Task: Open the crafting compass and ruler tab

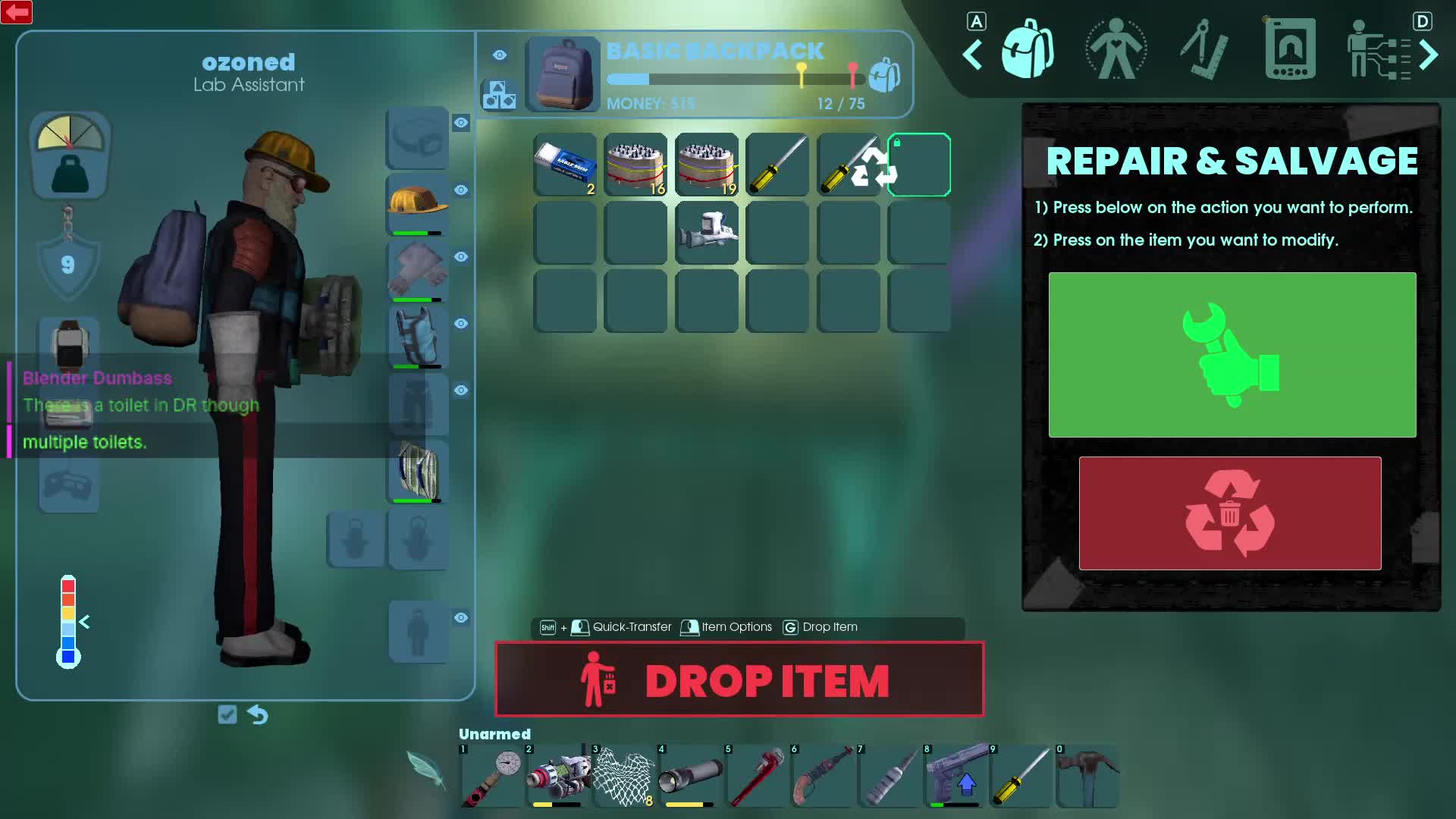Action: pyautogui.click(x=1203, y=50)
